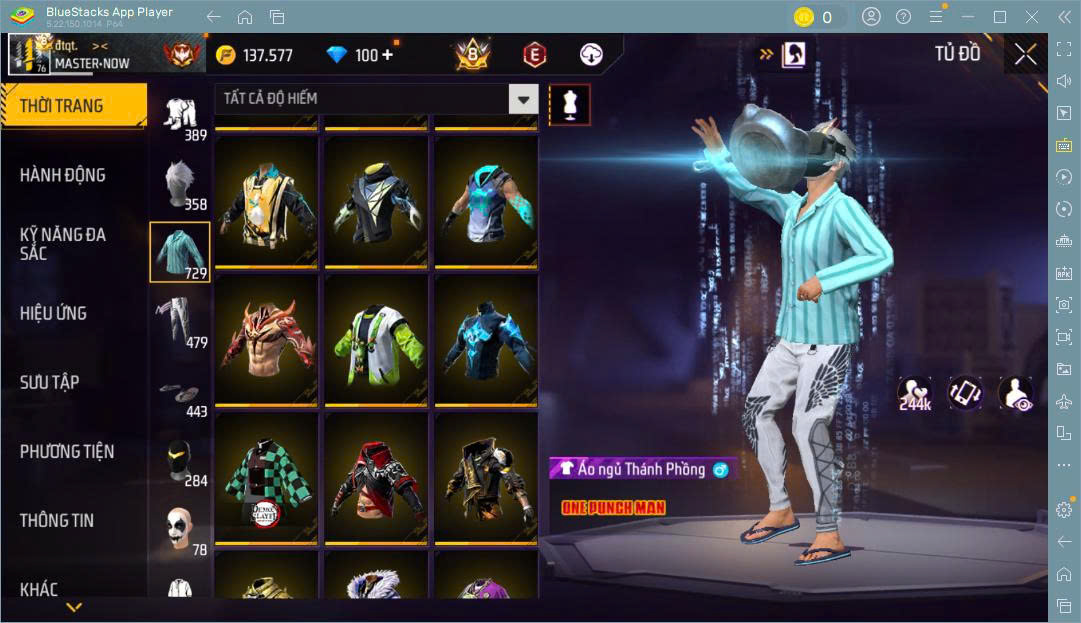
Task: Choose the PHƯƠNG TIỆN category
Action: click(67, 451)
